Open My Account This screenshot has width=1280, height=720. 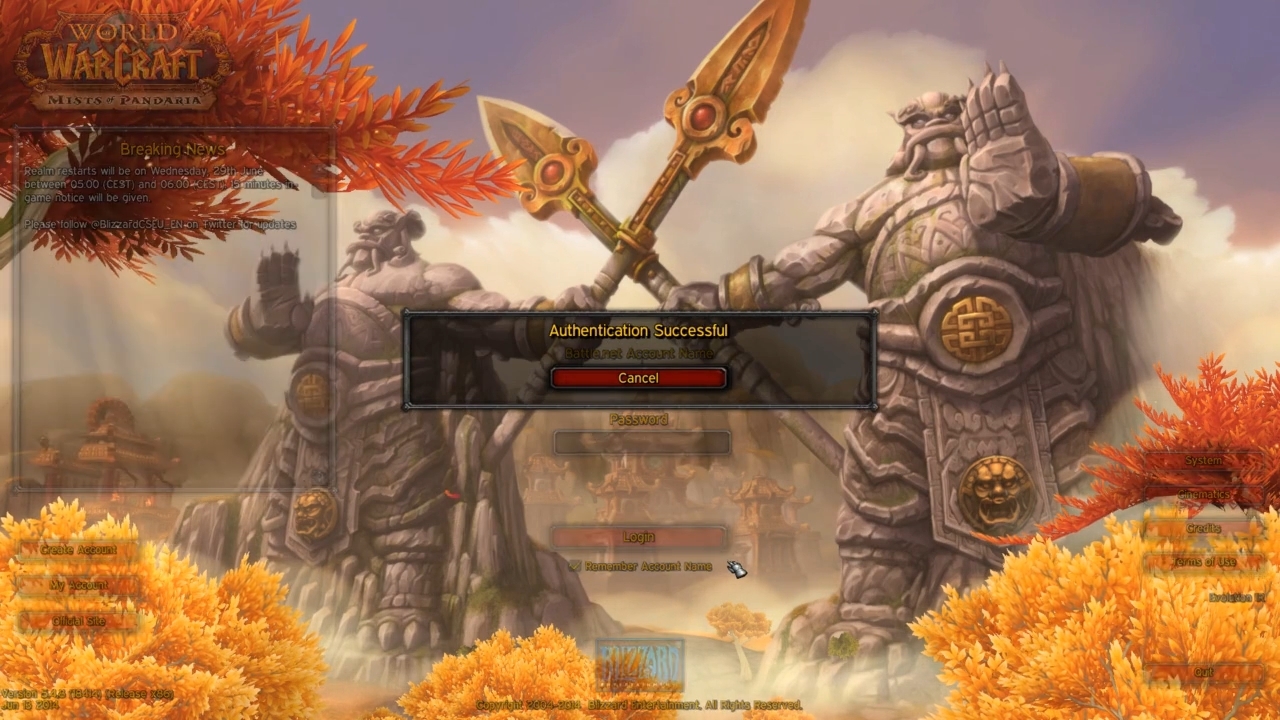pyautogui.click(x=79, y=585)
